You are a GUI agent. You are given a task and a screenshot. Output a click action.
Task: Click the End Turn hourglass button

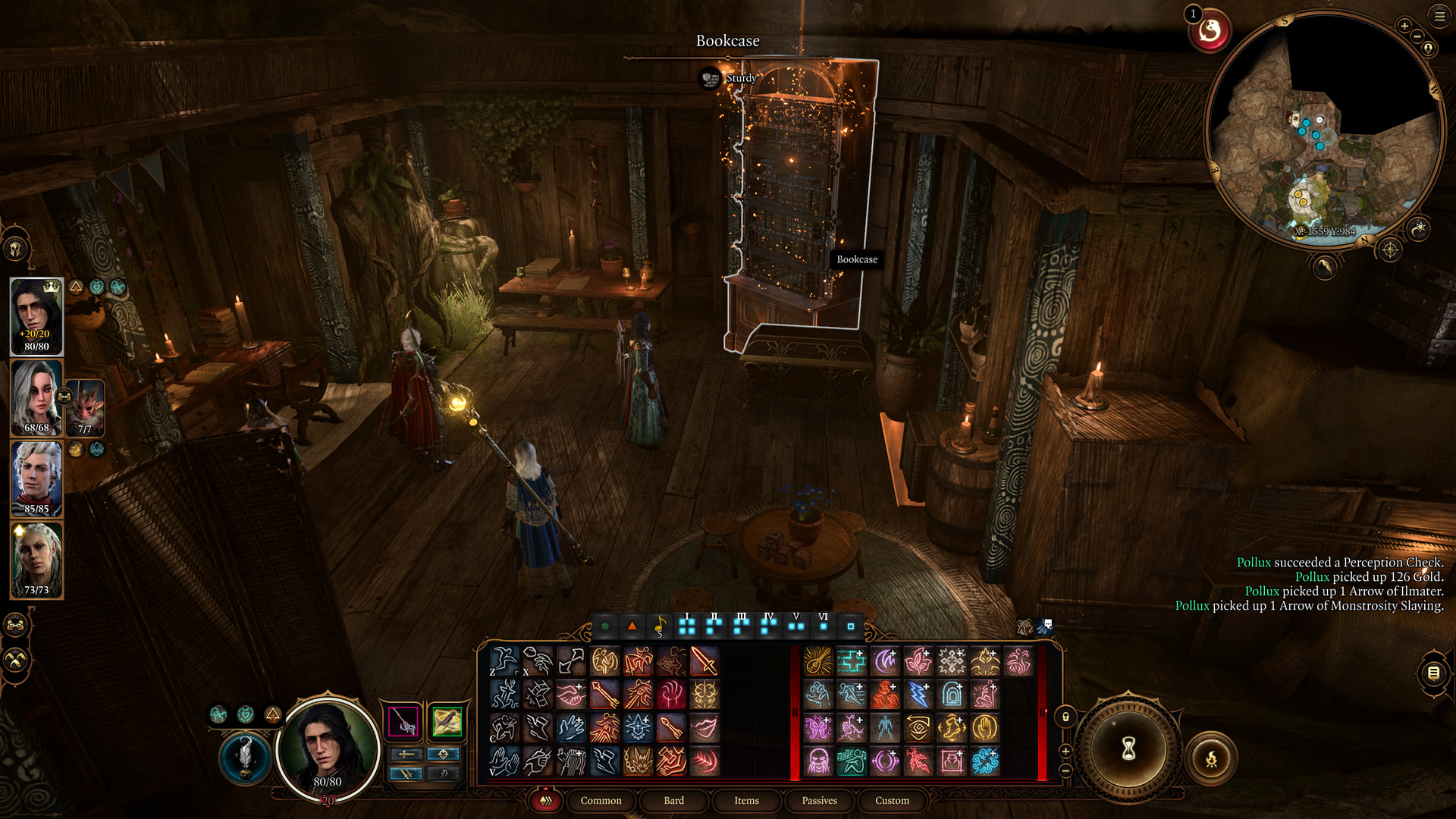[1128, 749]
